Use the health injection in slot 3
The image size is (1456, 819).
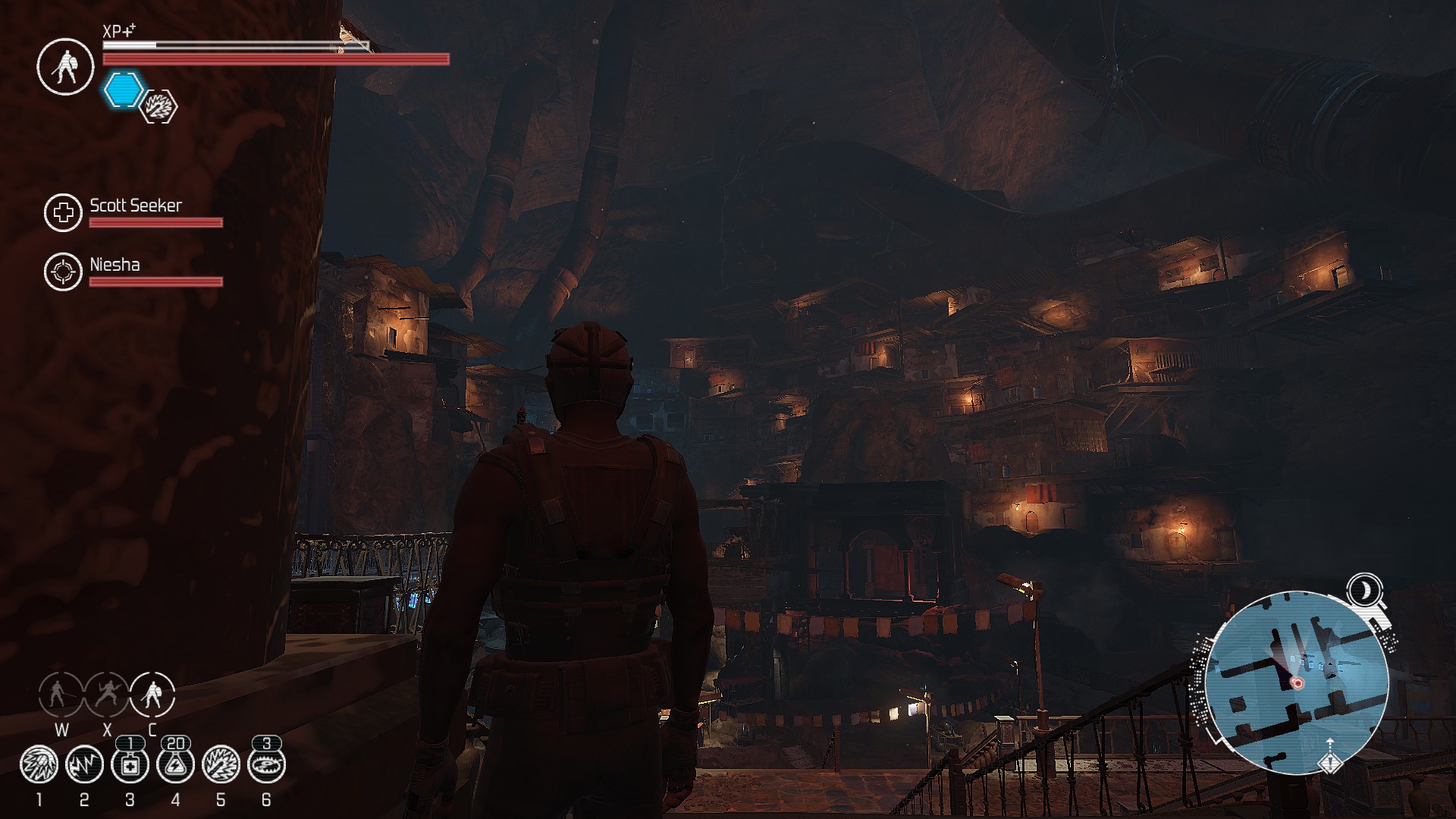point(130,765)
